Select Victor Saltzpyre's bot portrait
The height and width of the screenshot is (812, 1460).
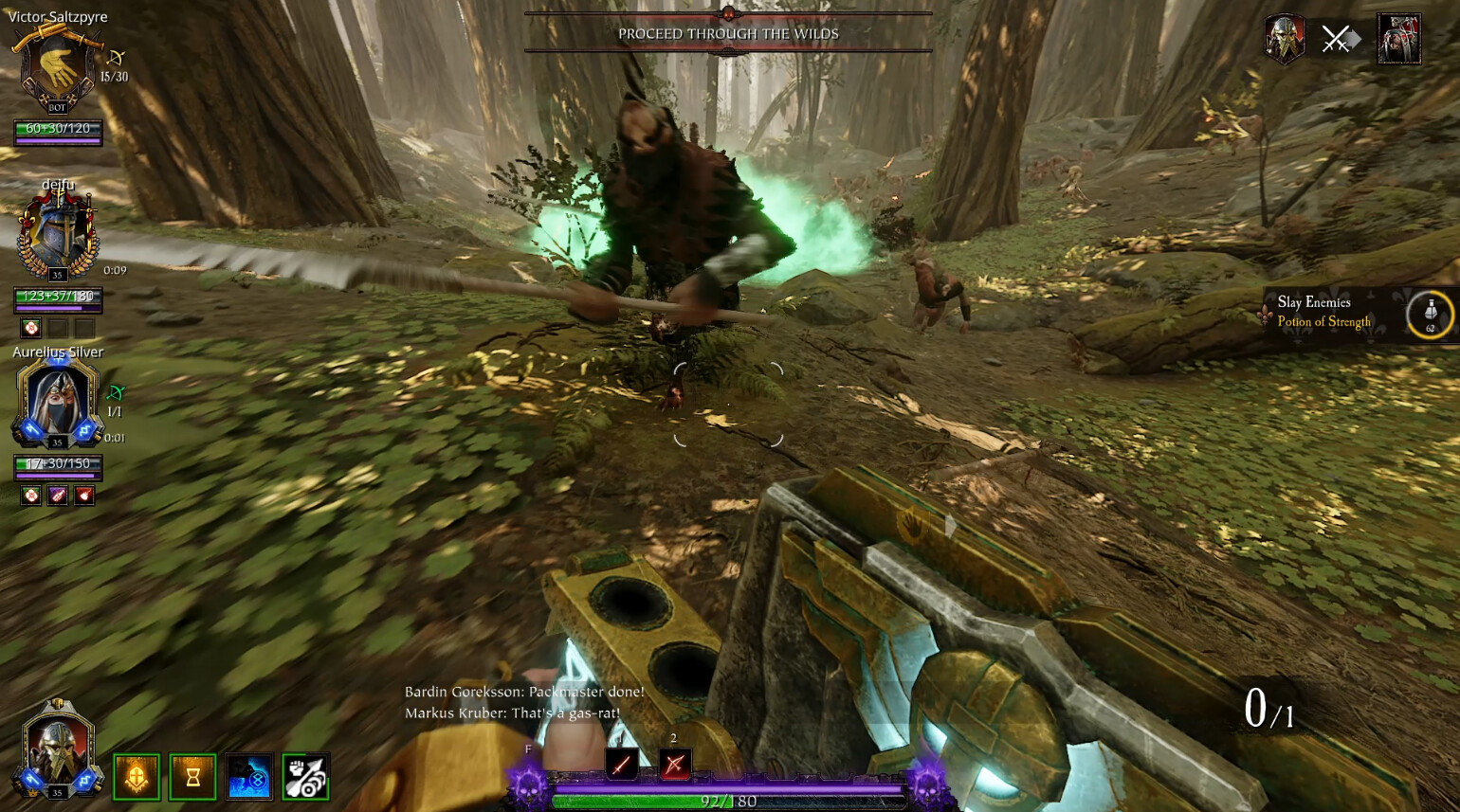click(57, 68)
